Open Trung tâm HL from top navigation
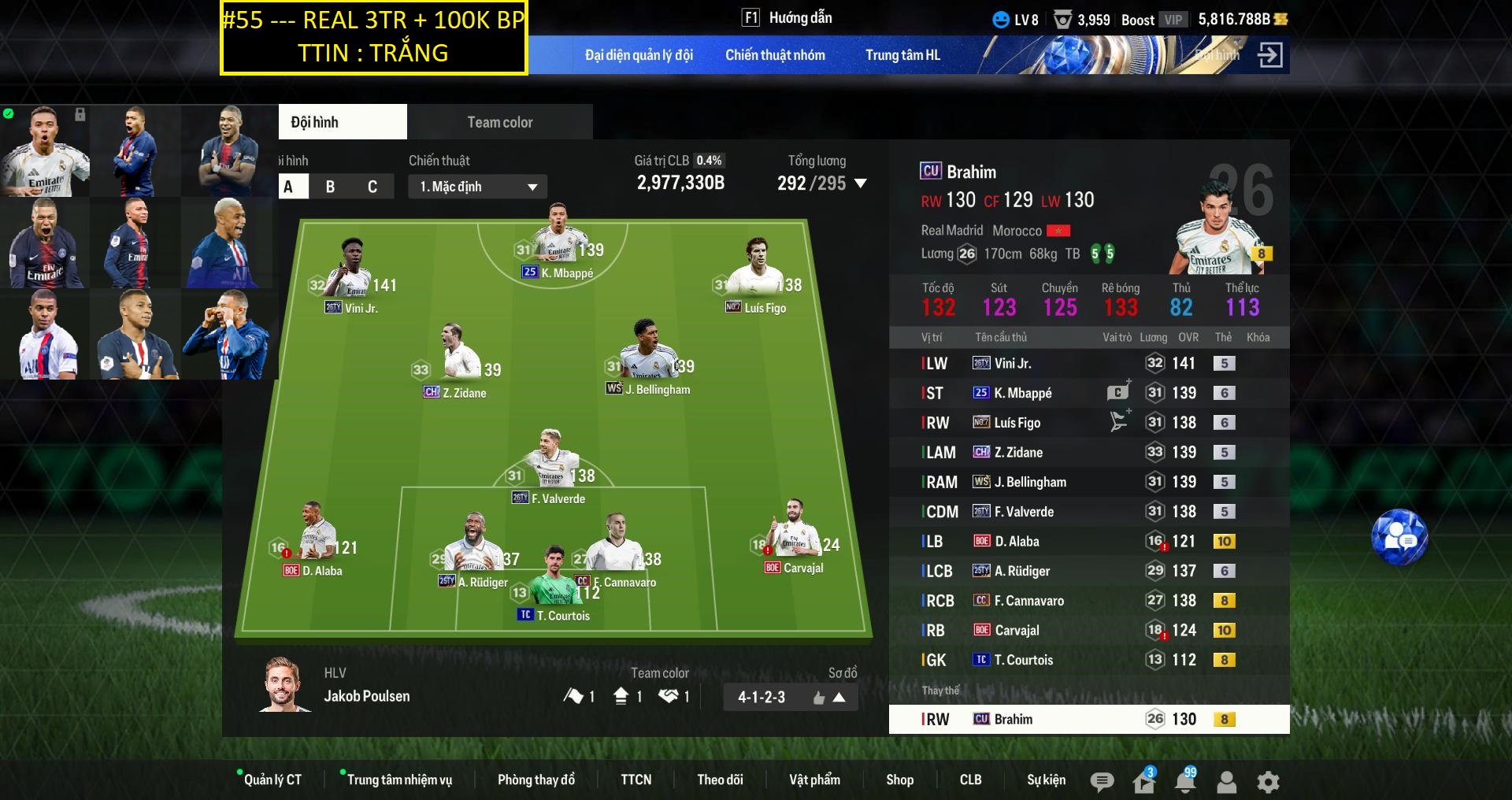 [902, 55]
